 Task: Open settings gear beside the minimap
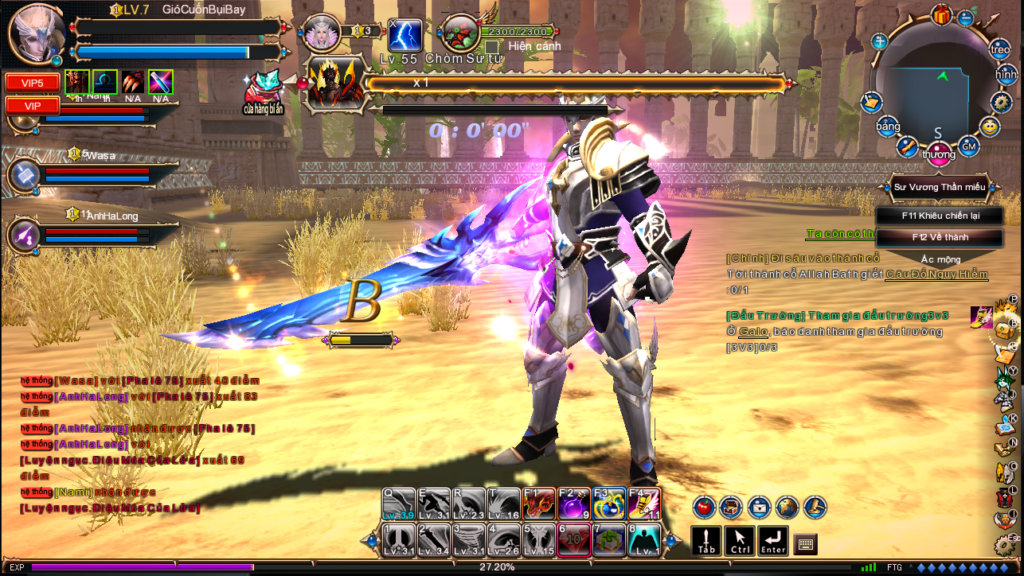[x=1001, y=101]
